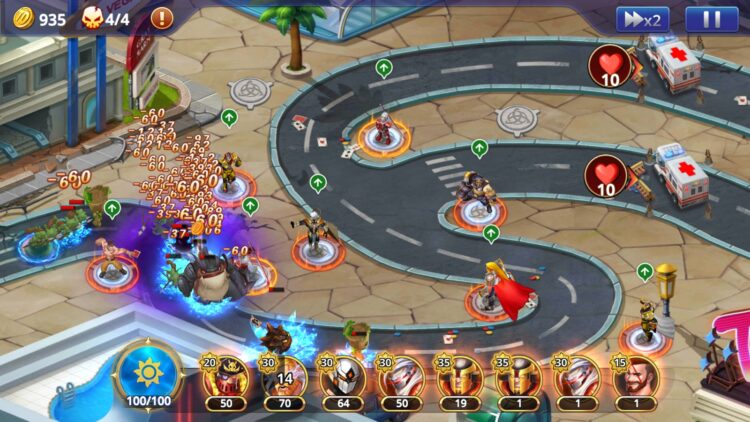Select the hero card with count 70
Image resolution: width=750 pixels, height=422 pixels.
(x=284, y=380)
